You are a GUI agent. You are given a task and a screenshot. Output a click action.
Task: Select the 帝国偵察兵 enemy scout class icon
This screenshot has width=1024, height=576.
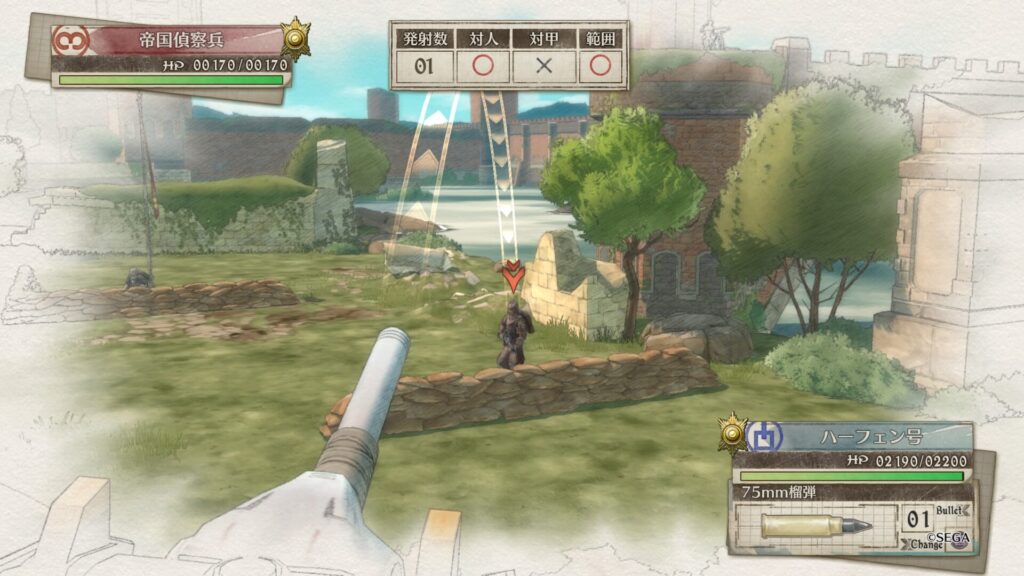(70, 41)
